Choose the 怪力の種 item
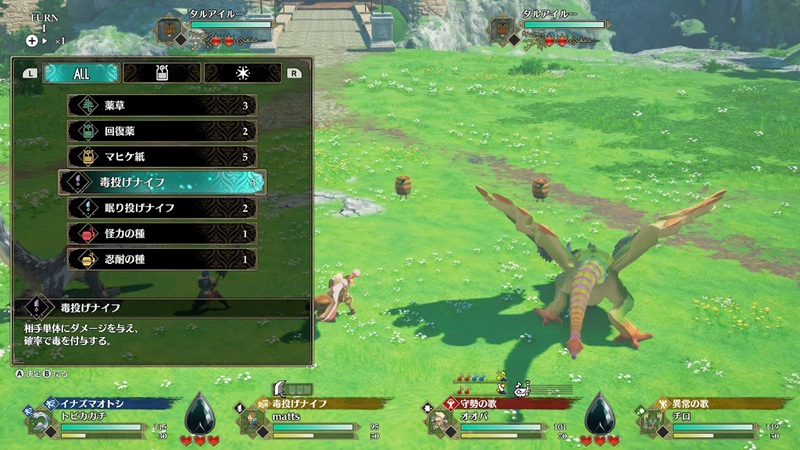This screenshot has height=450, width=800. [162, 233]
